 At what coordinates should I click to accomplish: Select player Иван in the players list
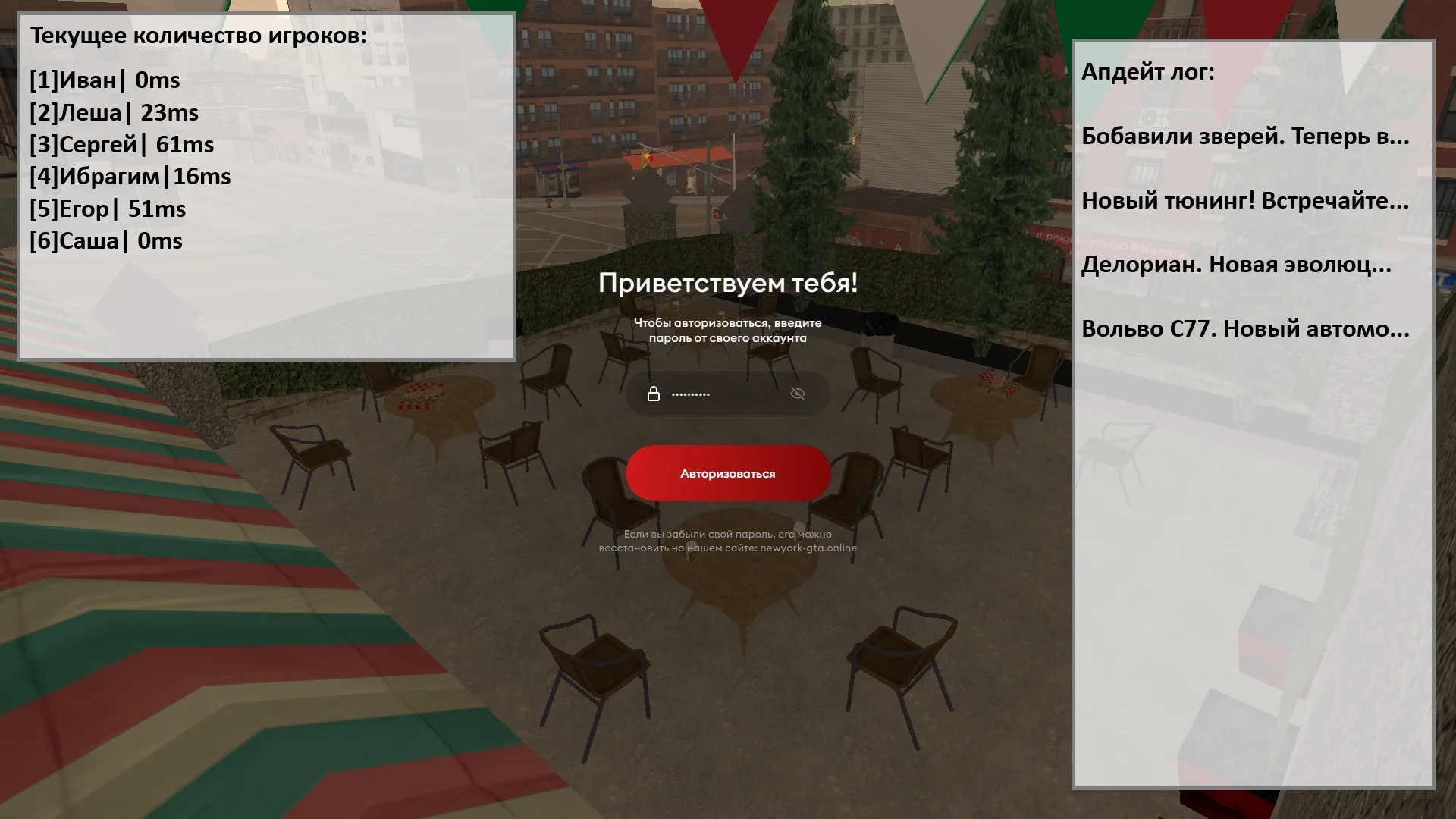[x=104, y=81]
